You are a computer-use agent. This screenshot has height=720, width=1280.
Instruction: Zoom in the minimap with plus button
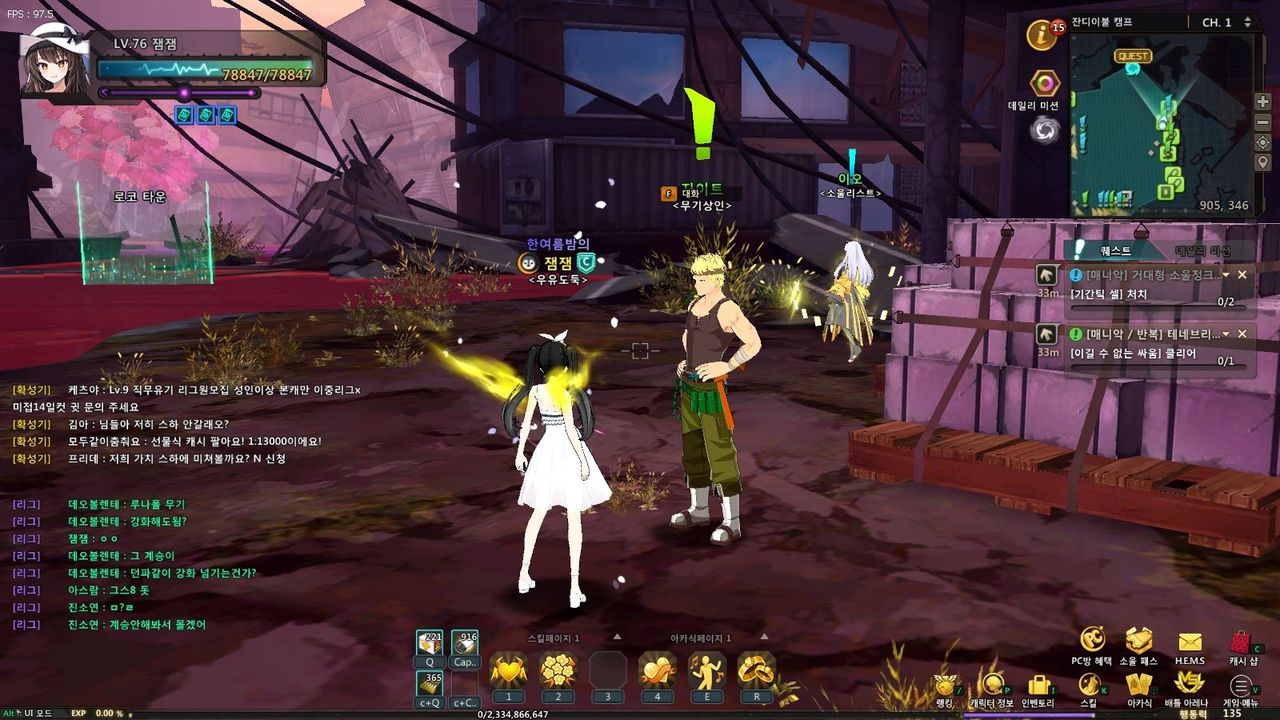[x=1263, y=102]
